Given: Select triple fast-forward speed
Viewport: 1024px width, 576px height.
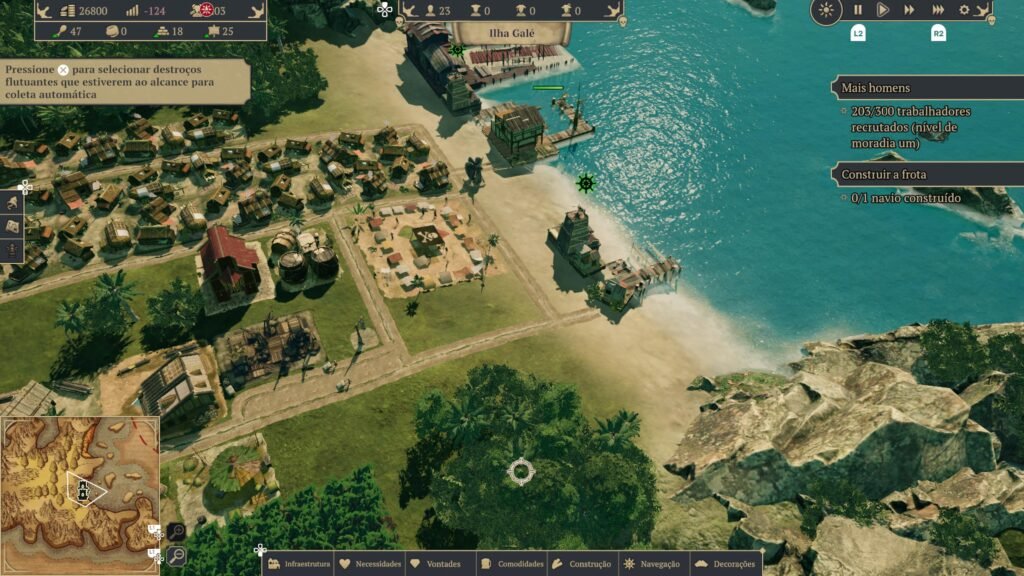Looking at the screenshot, I should 938,10.
